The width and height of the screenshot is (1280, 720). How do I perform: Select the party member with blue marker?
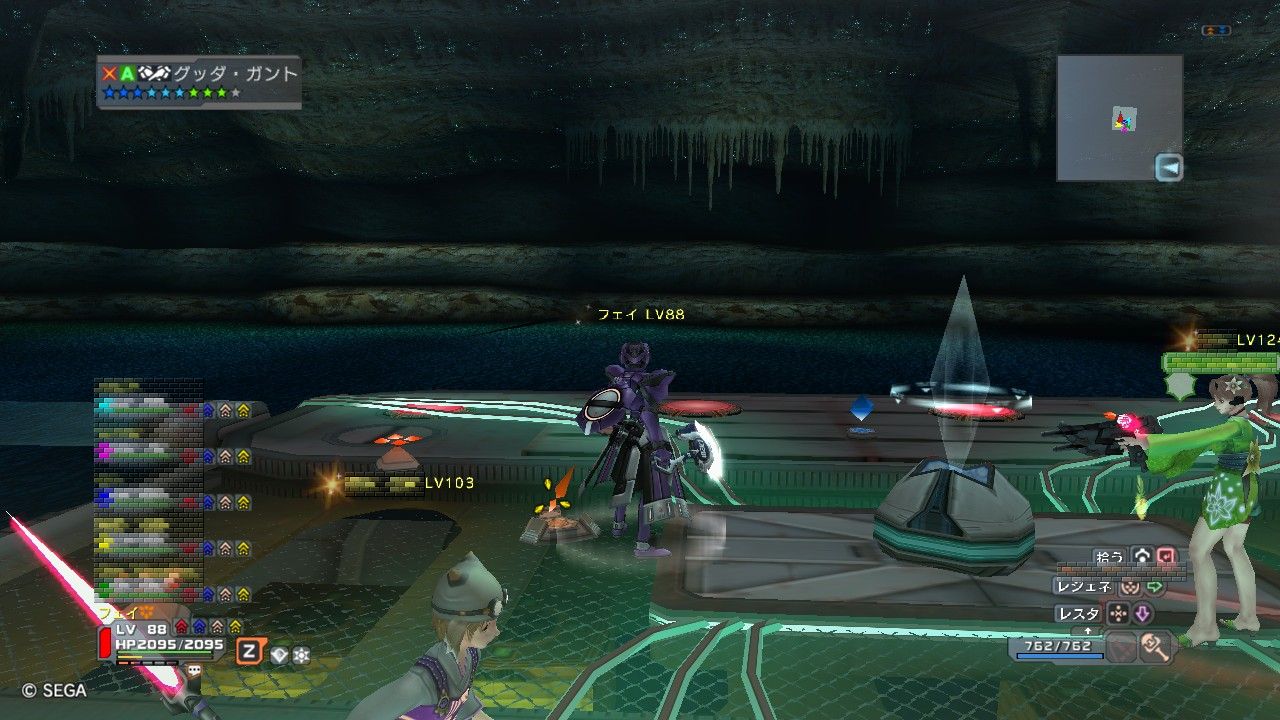(150, 500)
